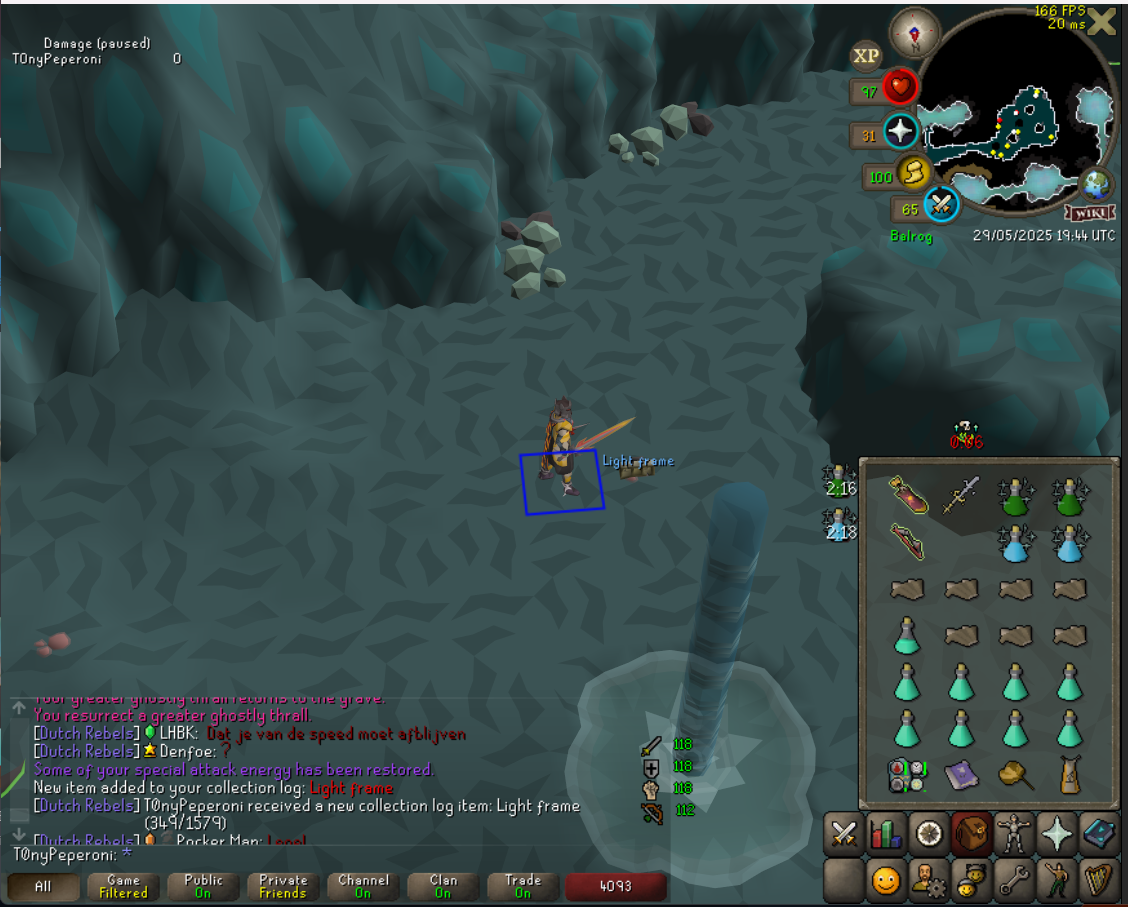Activate Quick Prayers orb

[x=901, y=133]
